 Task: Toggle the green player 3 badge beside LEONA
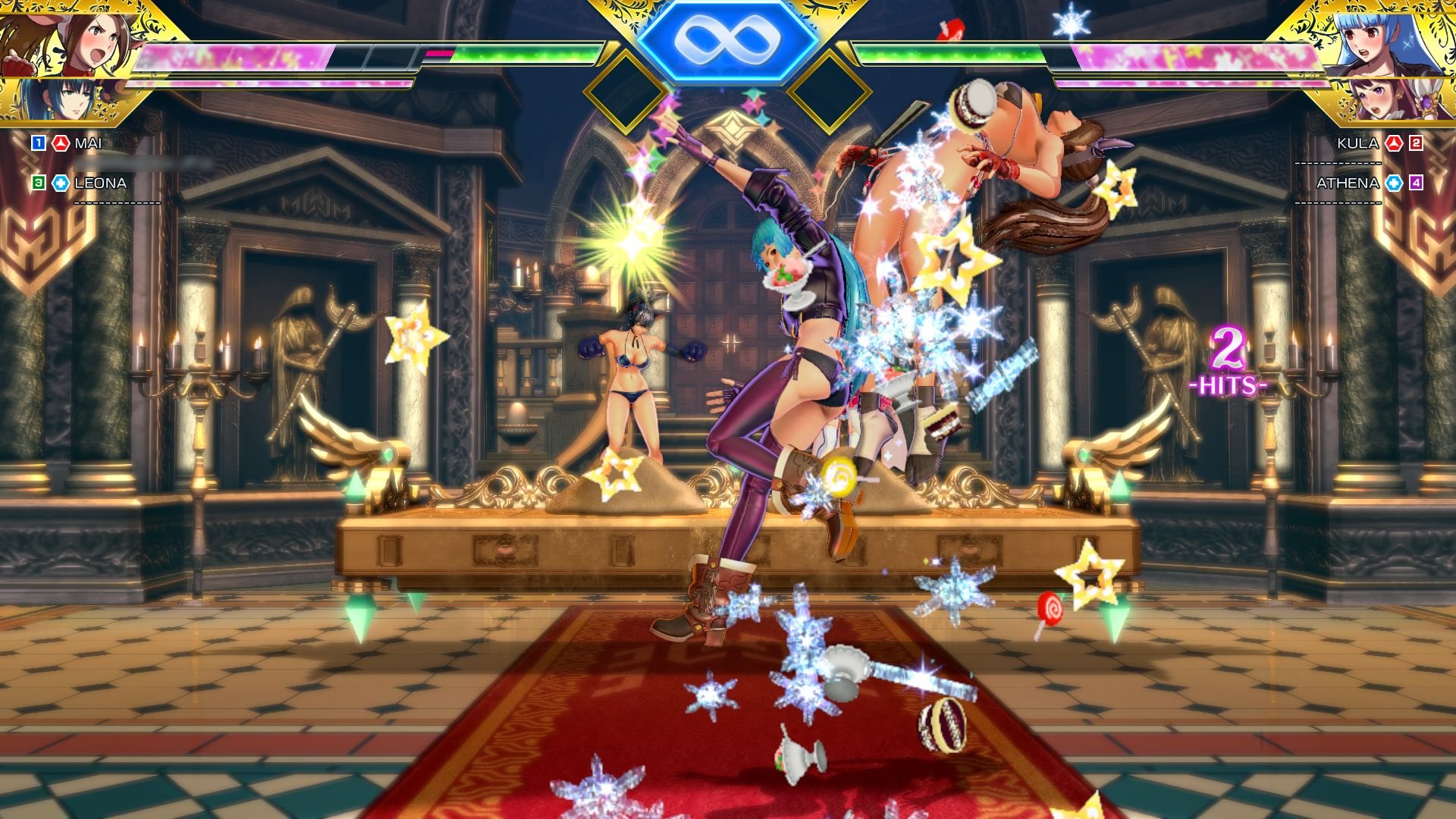pos(38,182)
